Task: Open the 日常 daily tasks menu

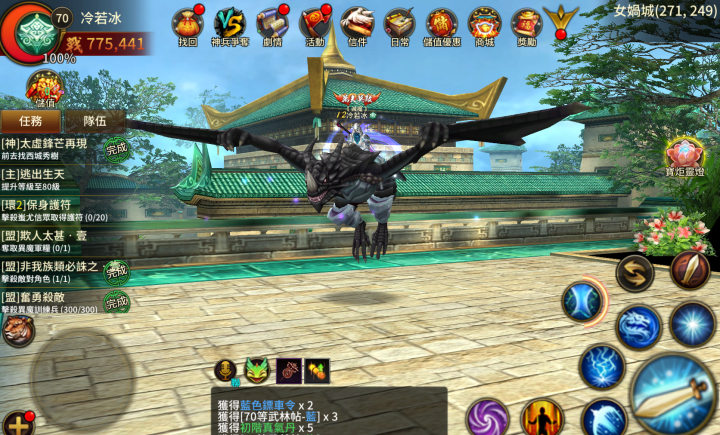Action: point(400,24)
